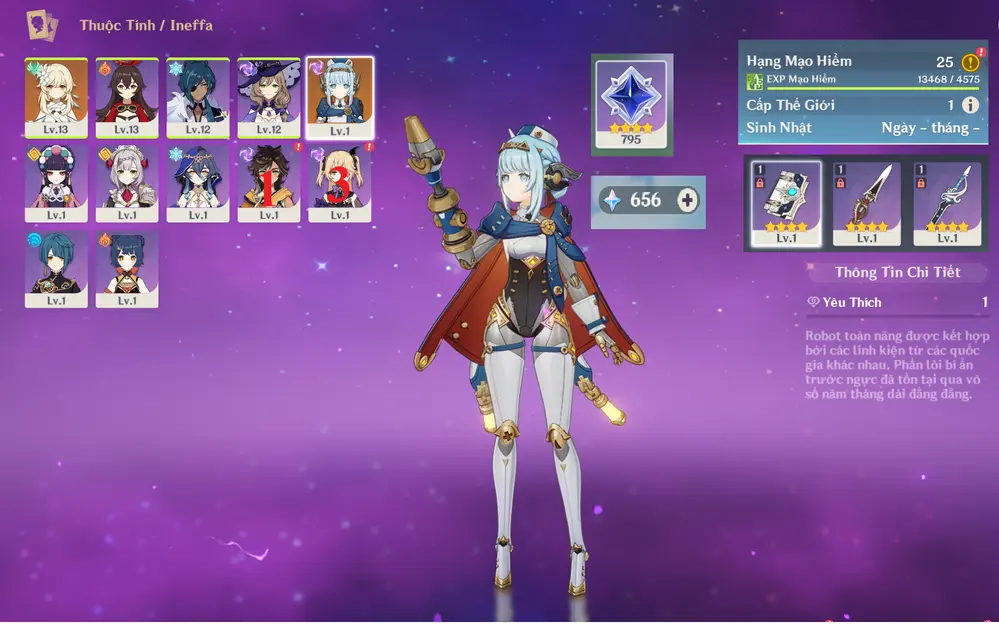Screen dimensions: 999x624
Task: Select the white book catalyst weapon slot
Action: [x=786, y=203]
